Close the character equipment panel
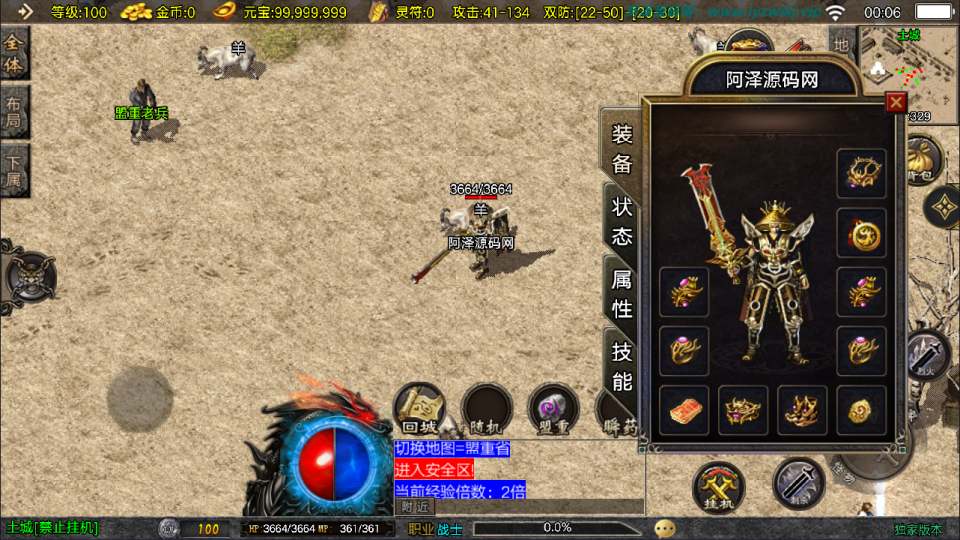Viewport: 960px width, 540px height. [896, 102]
